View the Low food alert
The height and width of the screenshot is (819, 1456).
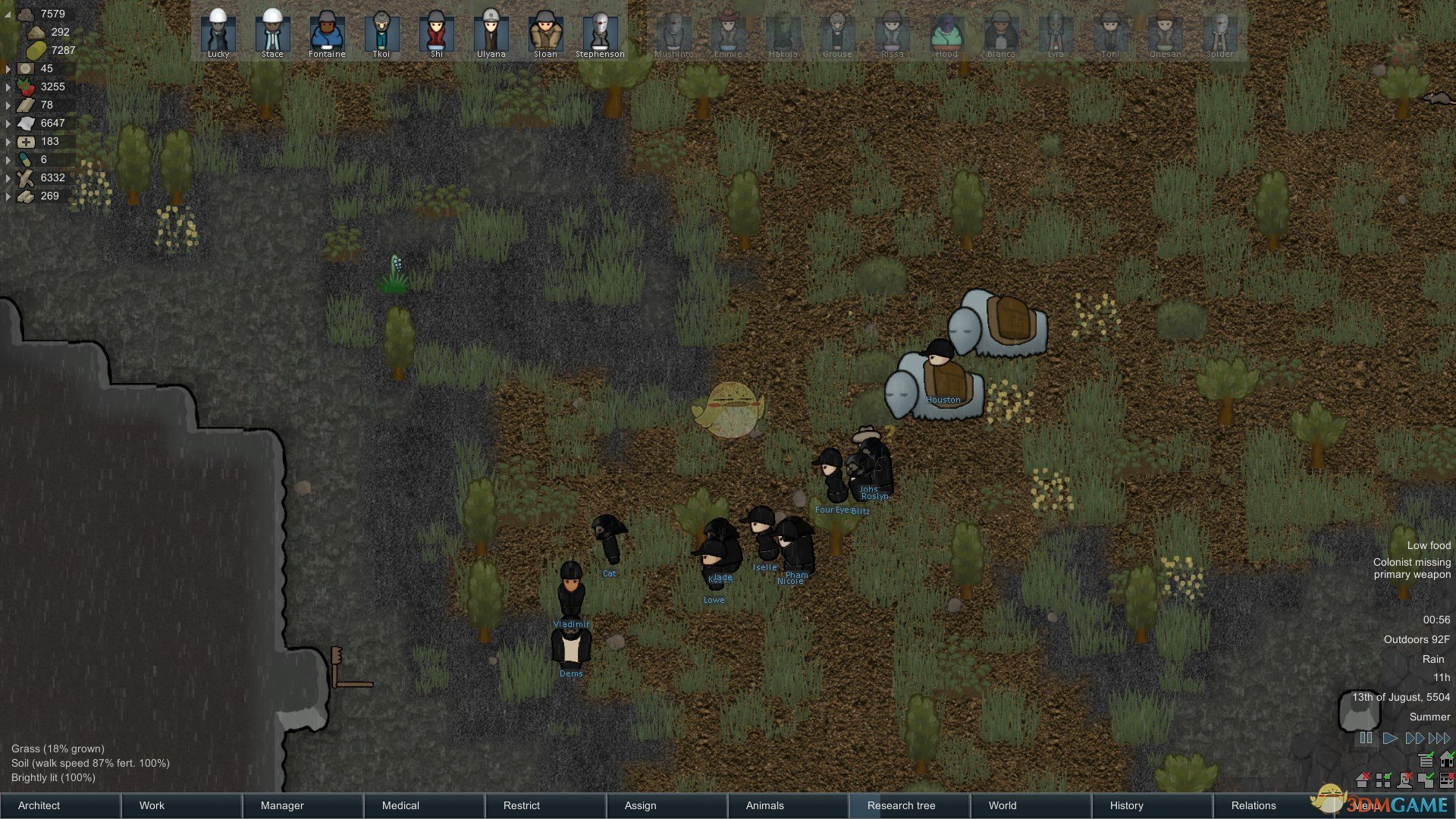pos(1429,545)
